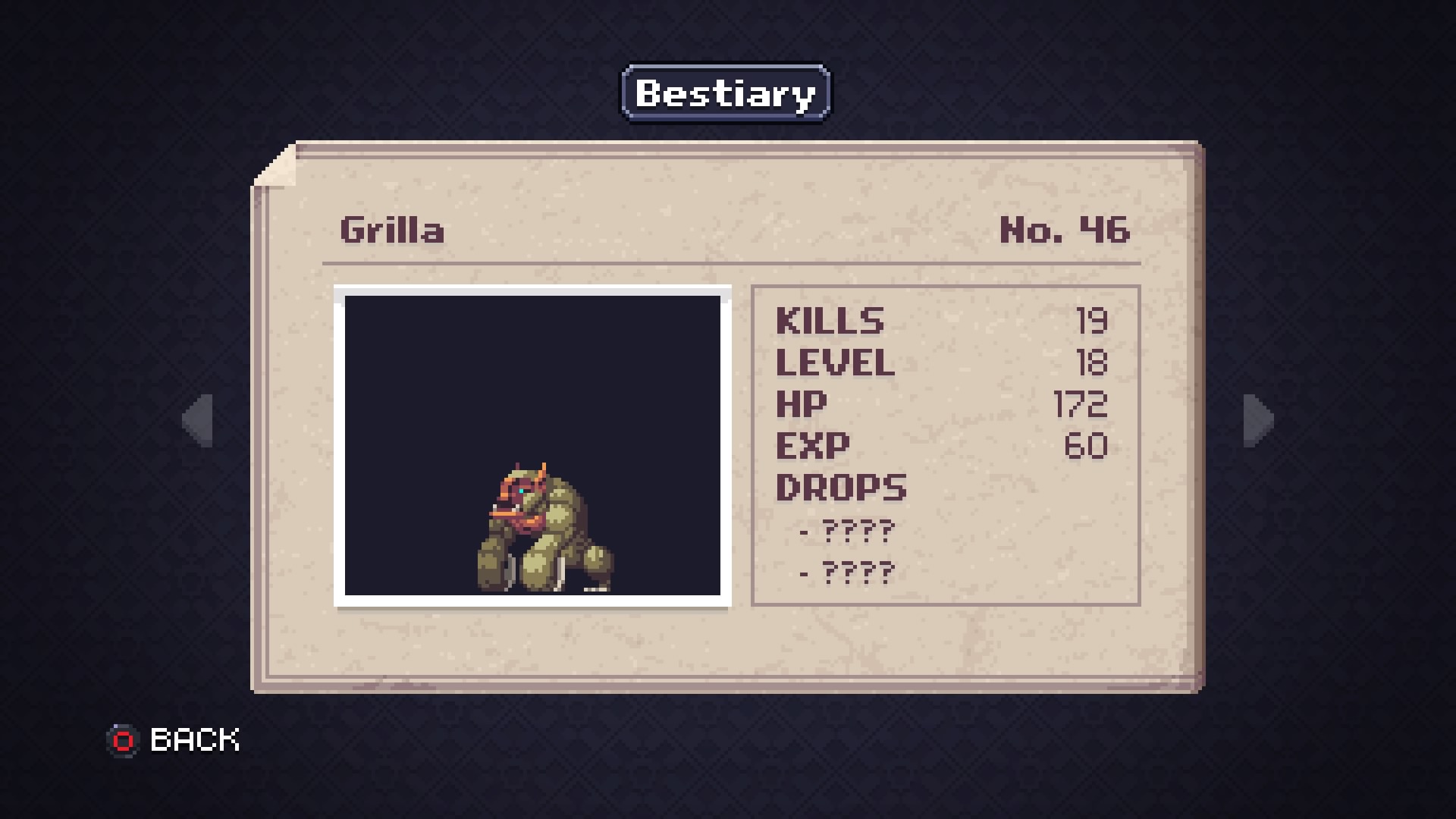This screenshot has width=1456, height=819.
Task: Click the DROPS heading
Action: point(840,488)
